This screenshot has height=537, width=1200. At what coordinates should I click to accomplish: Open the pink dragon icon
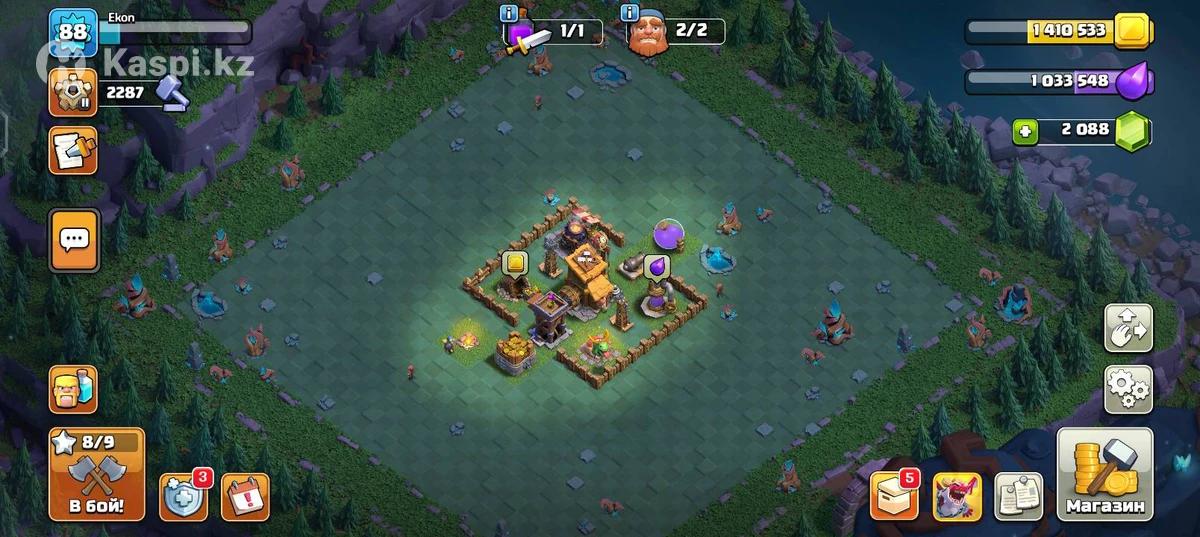(x=957, y=496)
